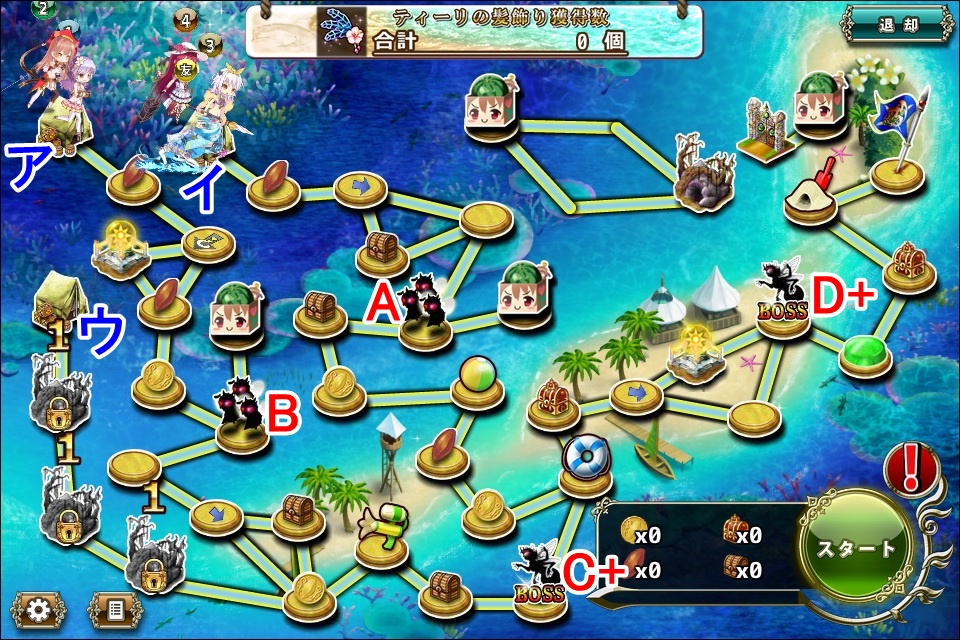Select the tent start point ウ

[x=56, y=302]
